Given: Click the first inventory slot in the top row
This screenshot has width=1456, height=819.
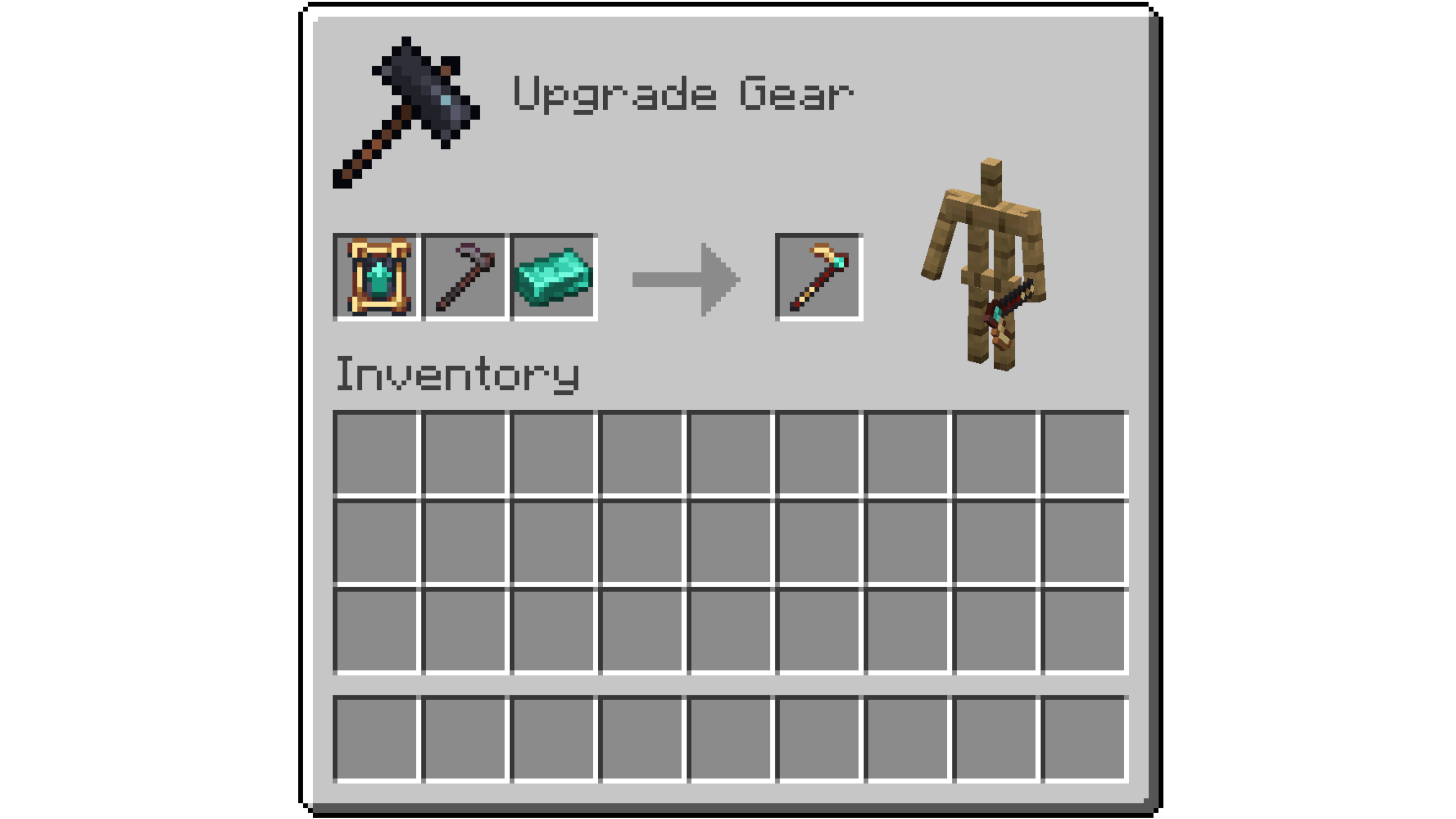Looking at the screenshot, I should coord(377,455).
